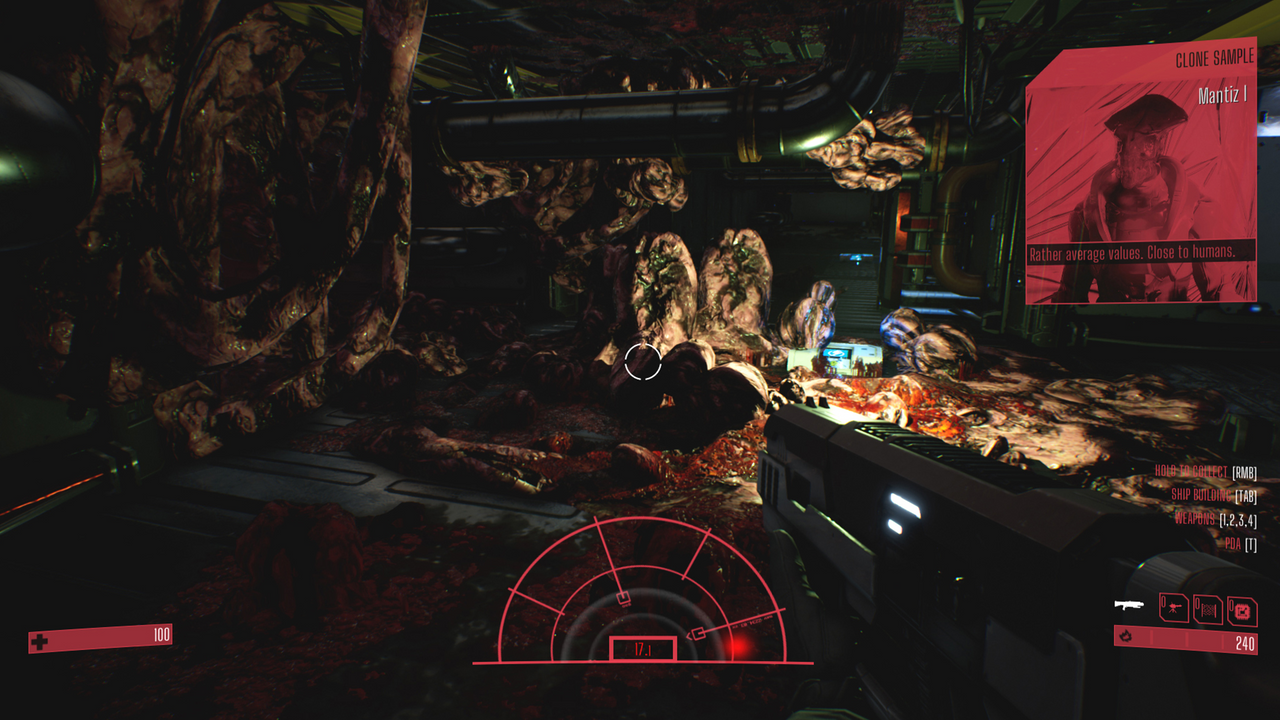The height and width of the screenshot is (720, 1280).
Task: Click the red health bar showing 100
Action: 100,634
